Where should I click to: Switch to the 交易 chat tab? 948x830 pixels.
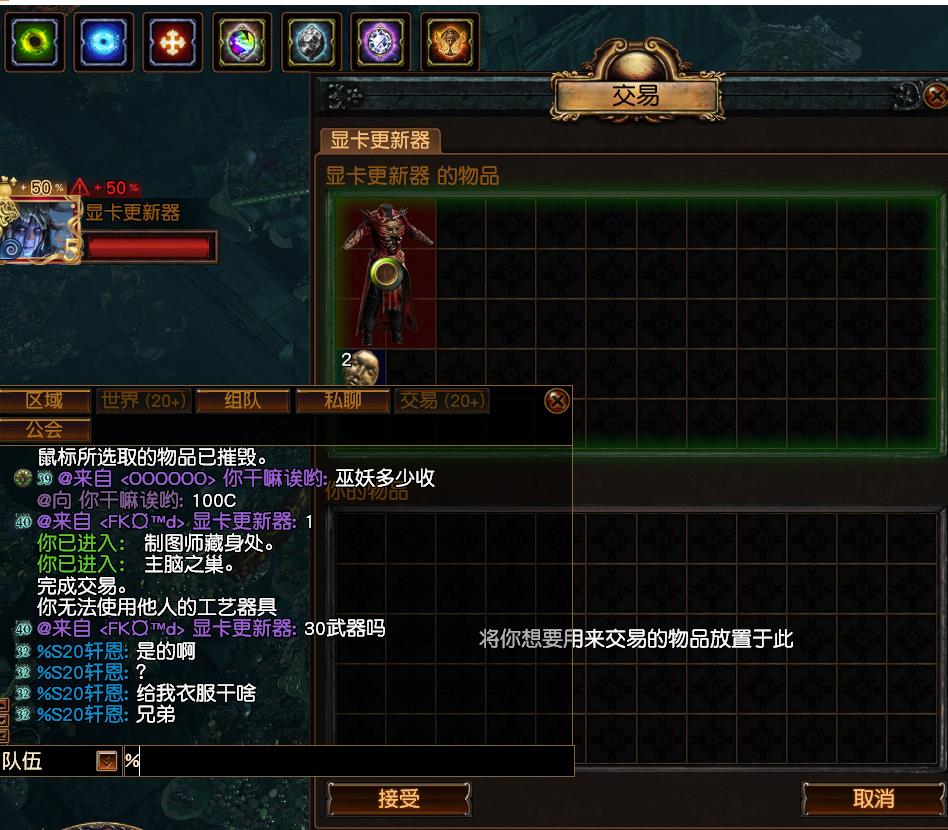point(441,401)
